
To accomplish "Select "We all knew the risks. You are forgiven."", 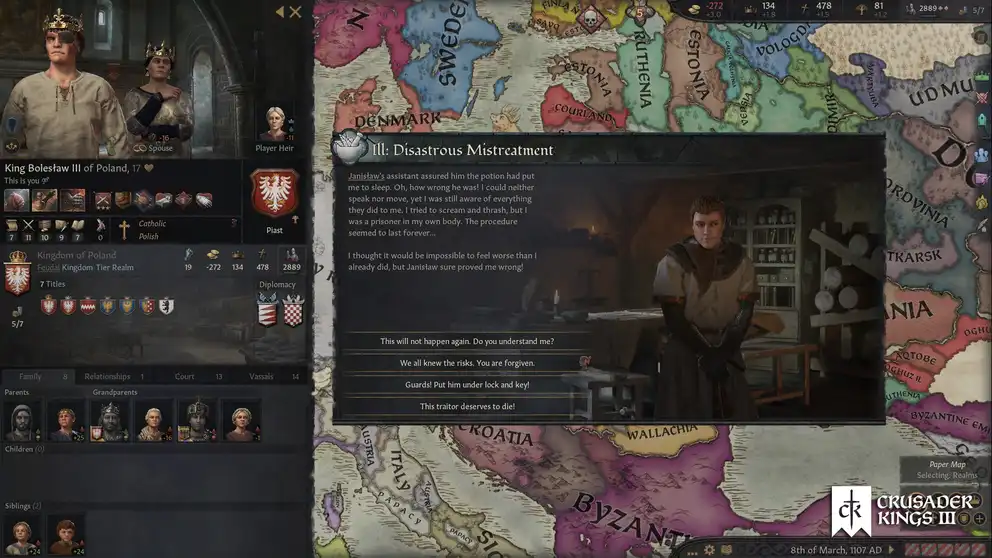I will (x=467, y=363).
